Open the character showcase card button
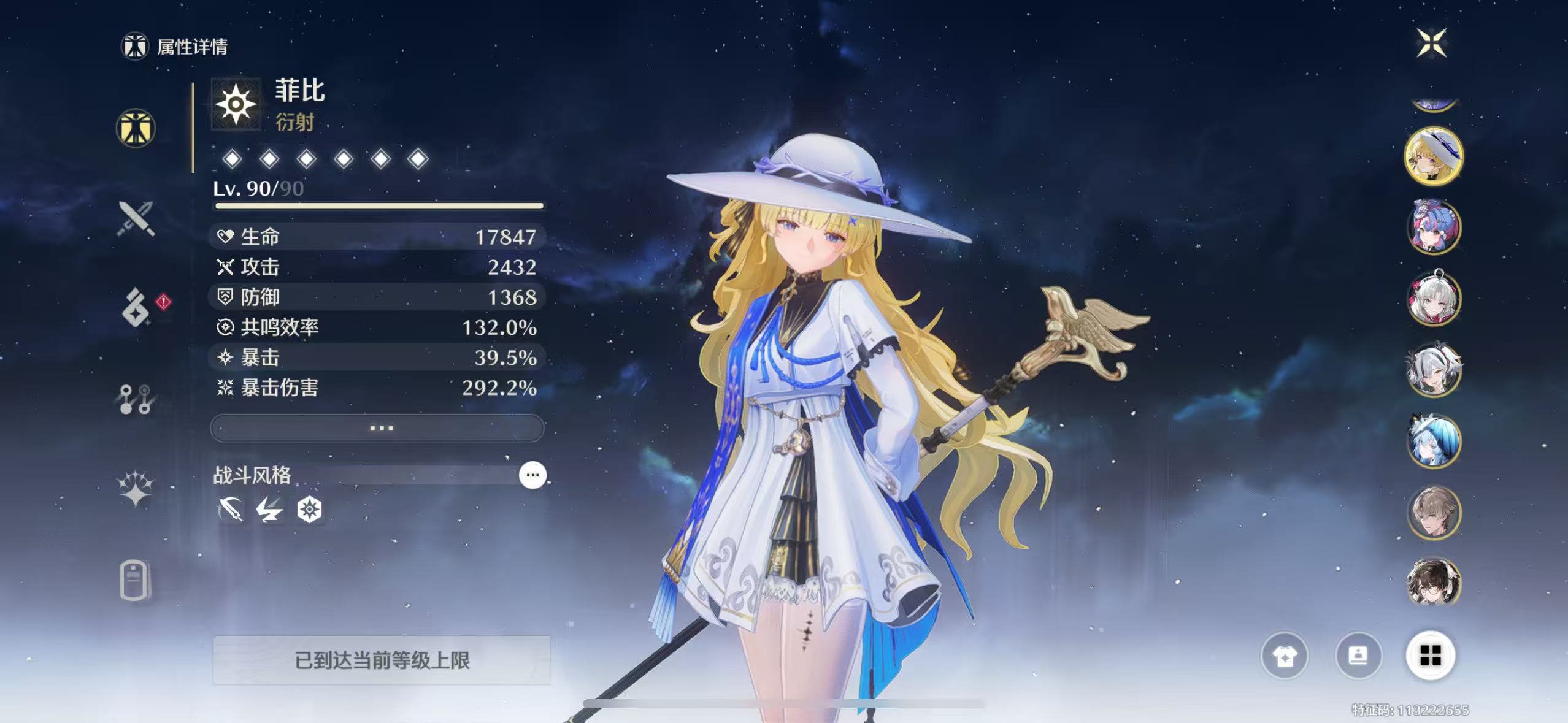The width and height of the screenshot is (1568, 723). (1358, 656)
